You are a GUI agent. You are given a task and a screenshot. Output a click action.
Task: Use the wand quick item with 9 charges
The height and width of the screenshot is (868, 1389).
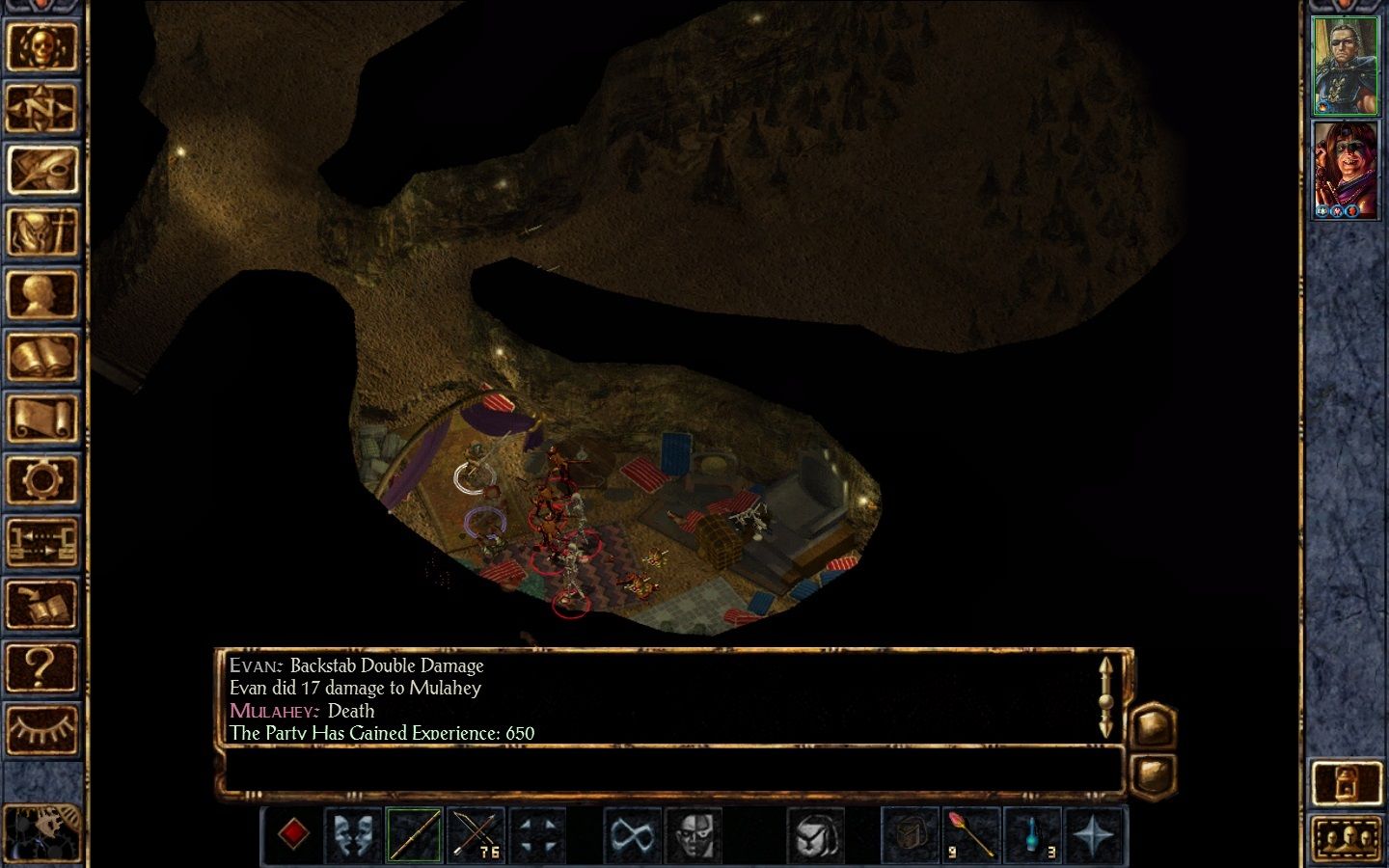[x=971, y=833]
